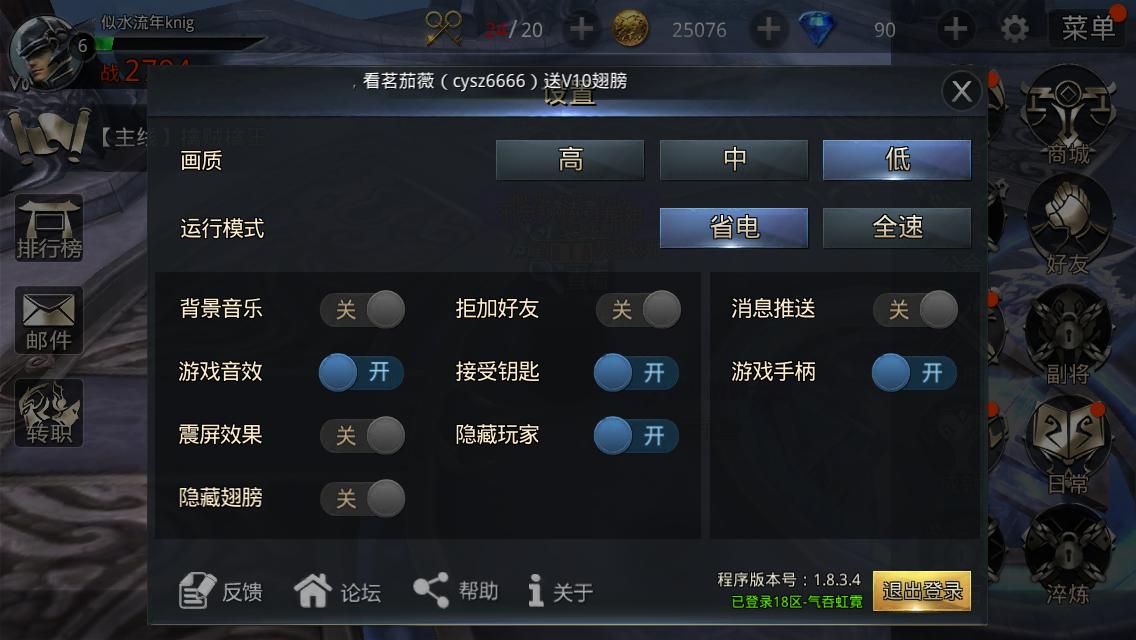Viewport: 1136px width, 640px height.
Task: Toggle the 游戏手柄 gamepad switch
Action: [x=915, y=373]
